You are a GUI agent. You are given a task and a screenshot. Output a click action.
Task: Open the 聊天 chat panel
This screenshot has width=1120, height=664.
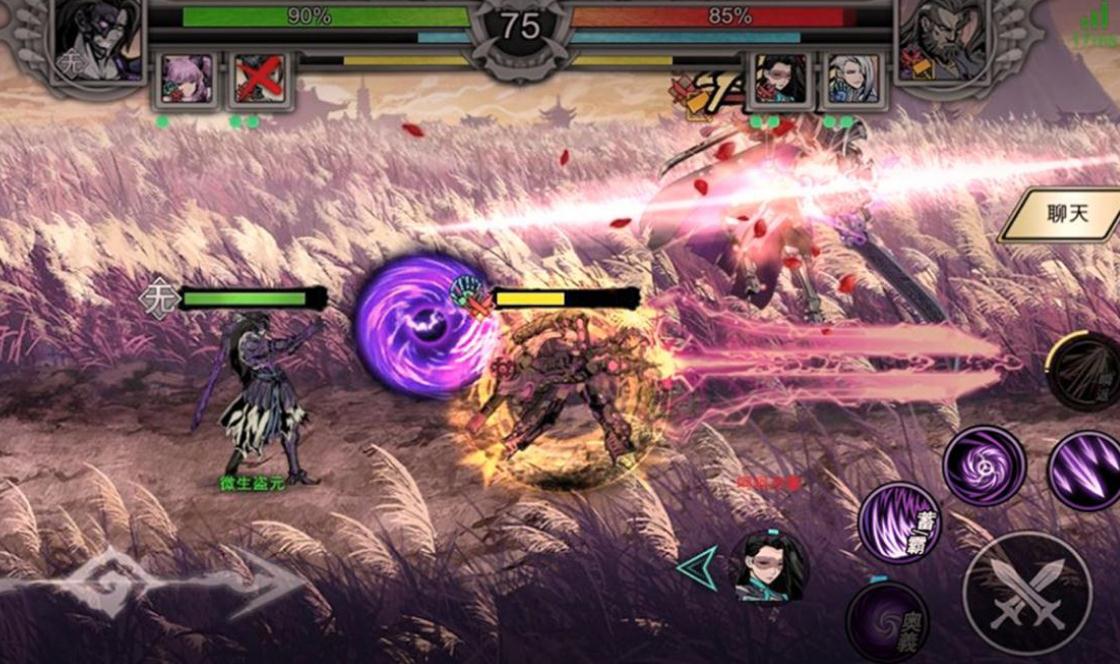[x=1064, y=215]
